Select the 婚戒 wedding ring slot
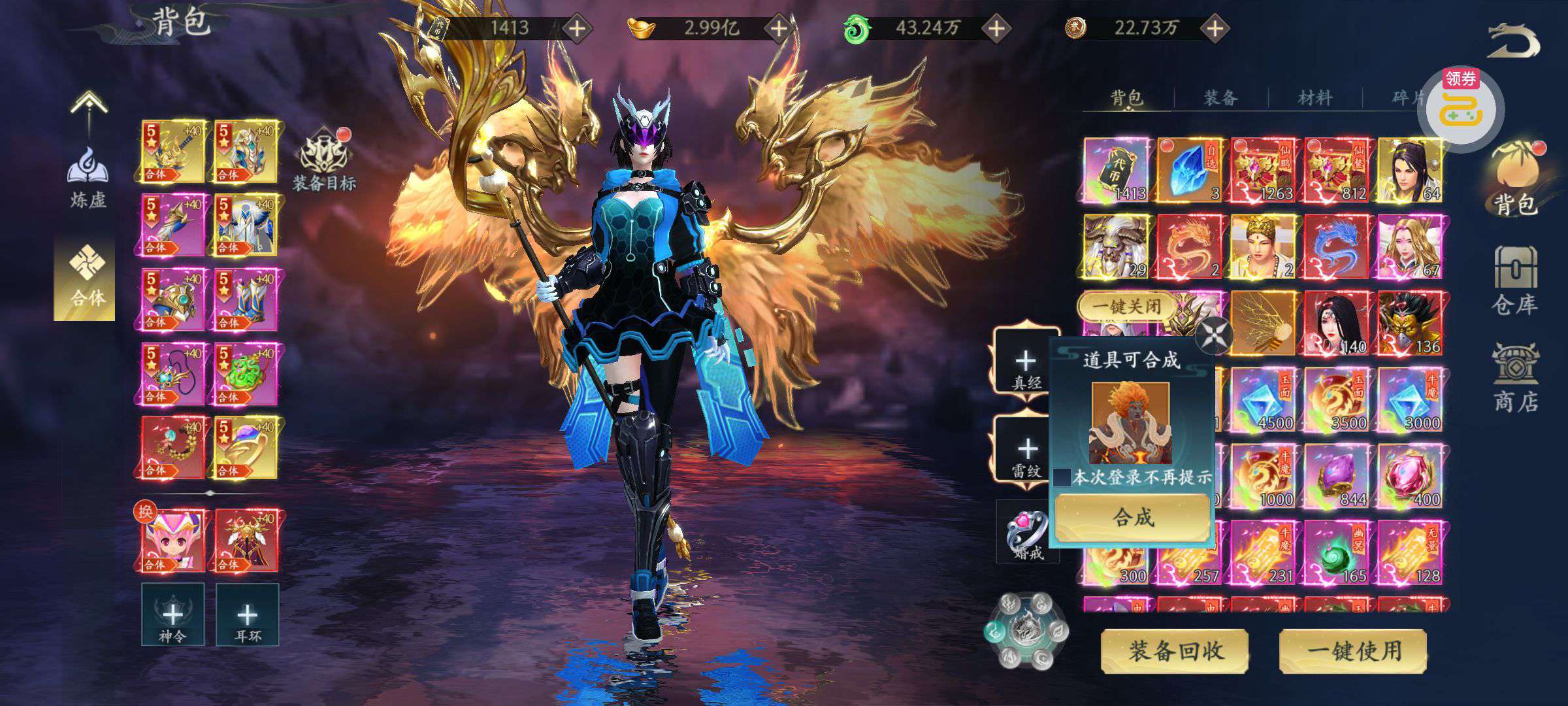This screenshot has width=1568, height=706. [x=1026, y=533]
